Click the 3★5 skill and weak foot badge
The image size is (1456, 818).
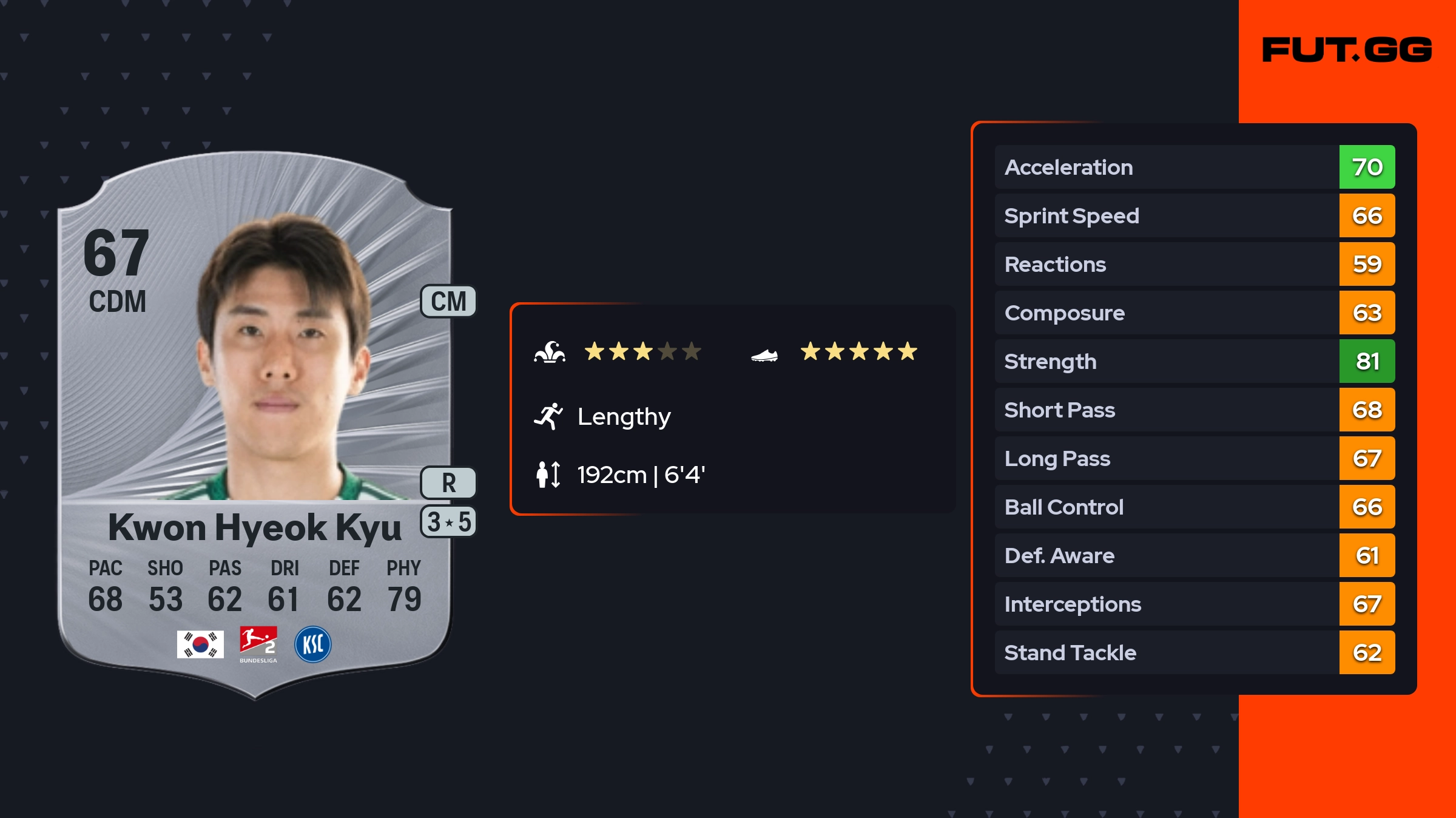click(448, 522)
